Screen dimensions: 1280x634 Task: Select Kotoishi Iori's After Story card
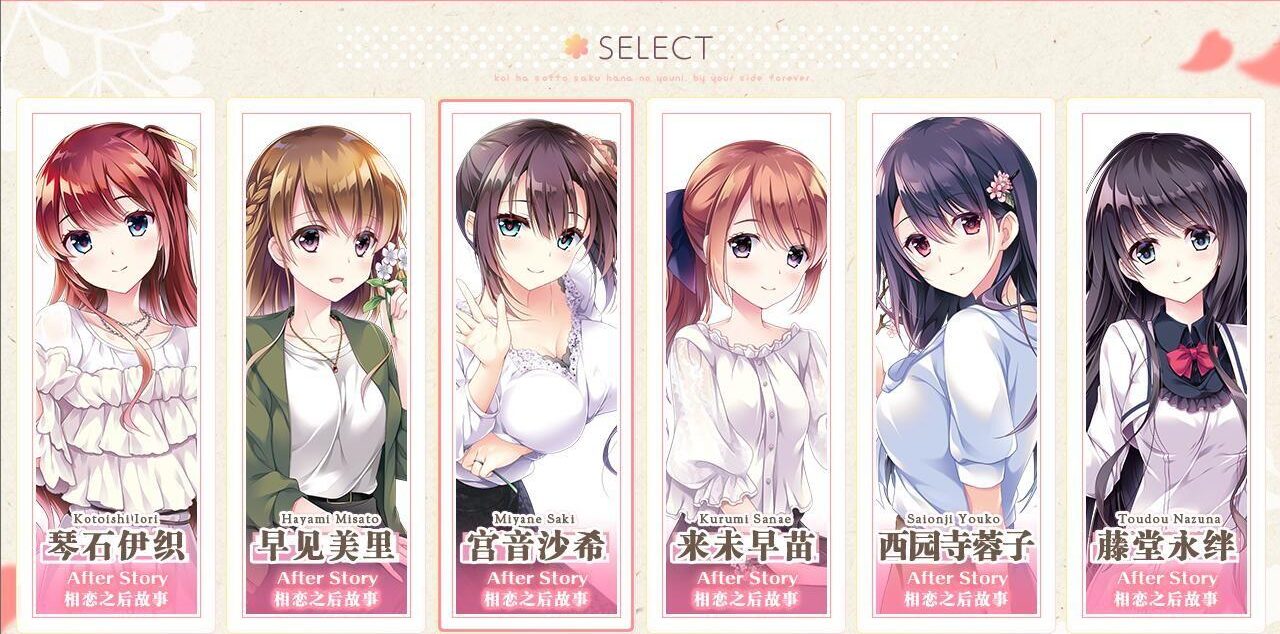[116, 365]
